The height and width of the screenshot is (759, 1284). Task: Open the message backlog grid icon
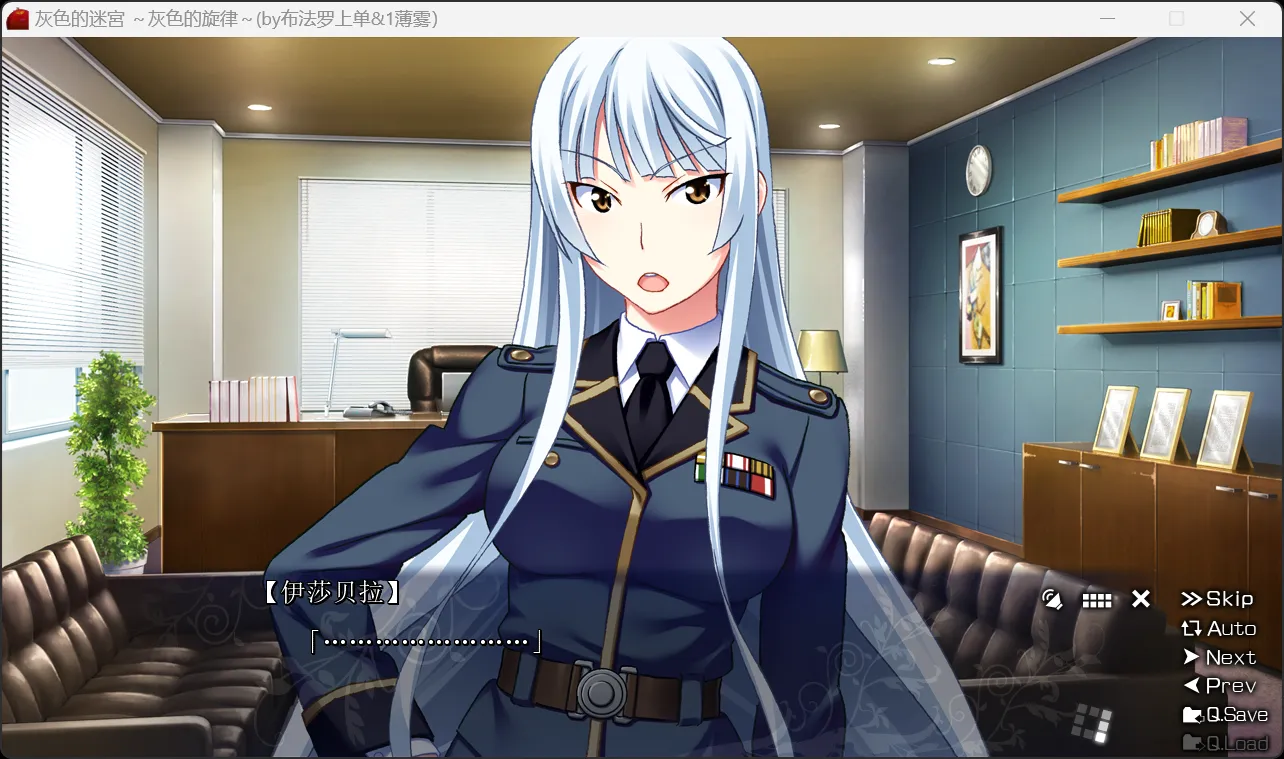(x=1097, y=598)
